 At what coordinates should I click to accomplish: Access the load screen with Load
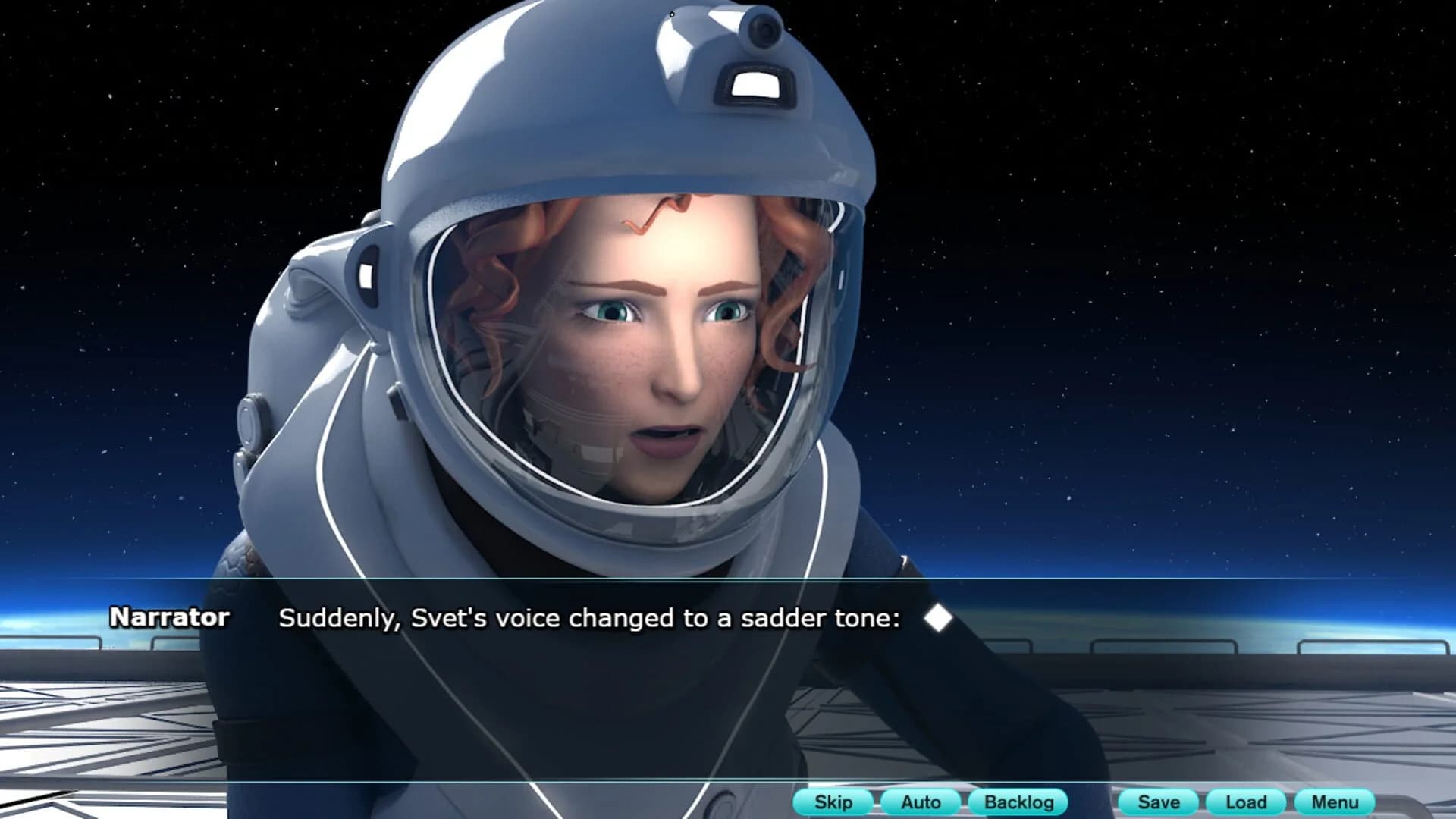click(x=1246, y=802)
